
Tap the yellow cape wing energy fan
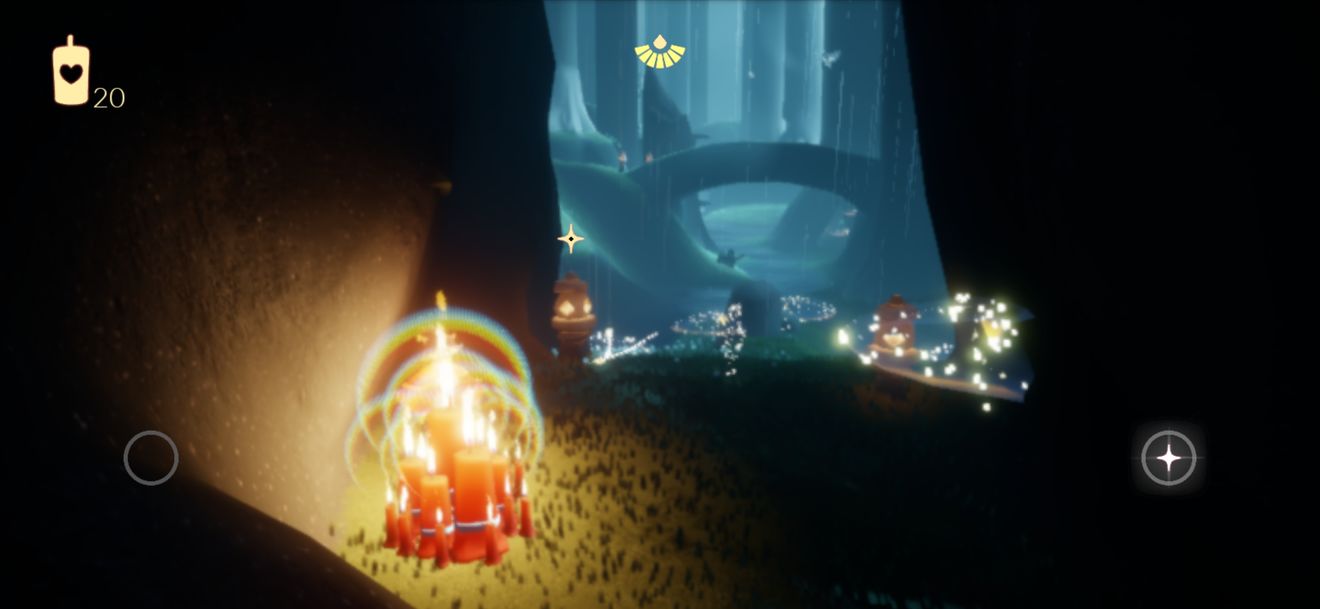(x=659, y=53)
